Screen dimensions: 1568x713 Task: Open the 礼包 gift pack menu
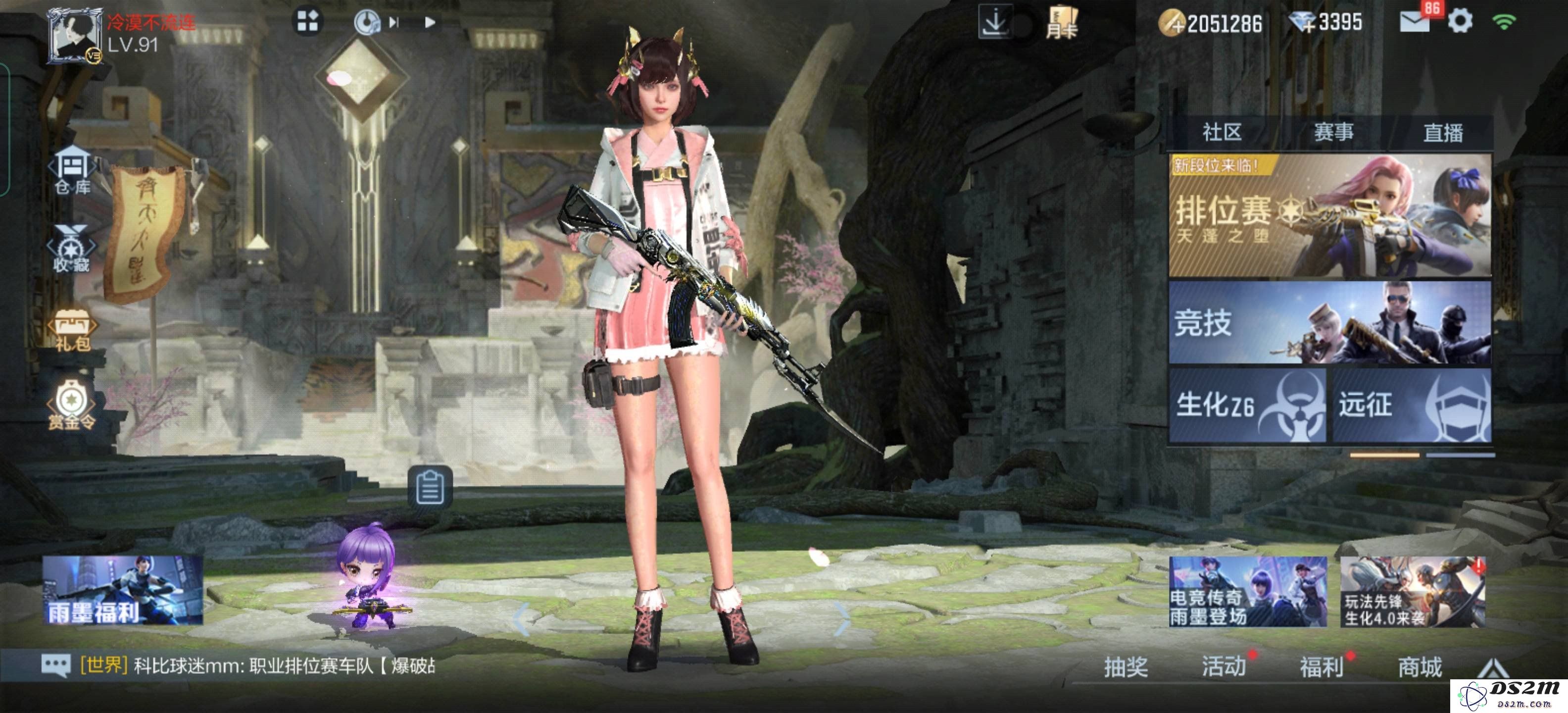coord(72,329)
